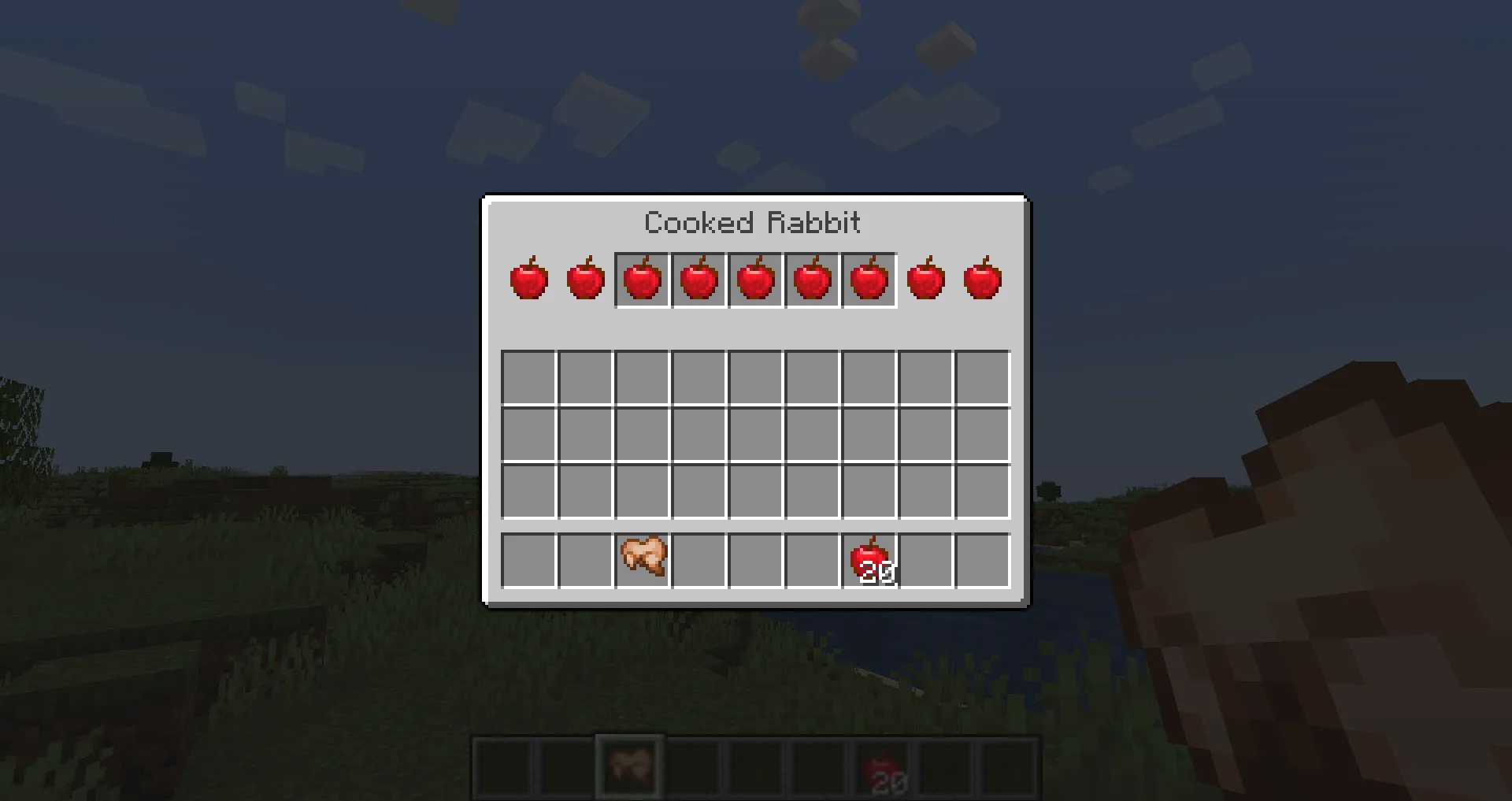Grab the stack of 20 apples
The width and height of the screenshot is (1512, 801).
[x=870, y=559]
